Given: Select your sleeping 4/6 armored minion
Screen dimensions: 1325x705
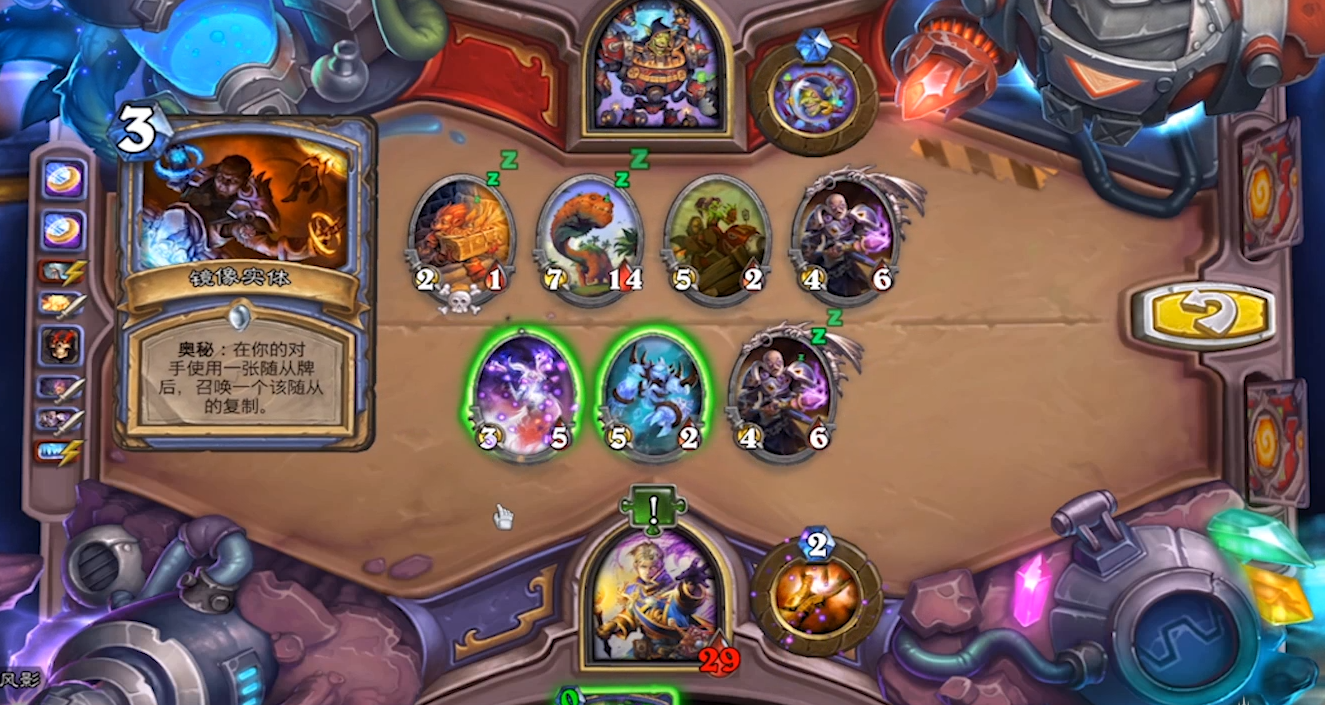Looking at the screenshot, I should [782, 395].
